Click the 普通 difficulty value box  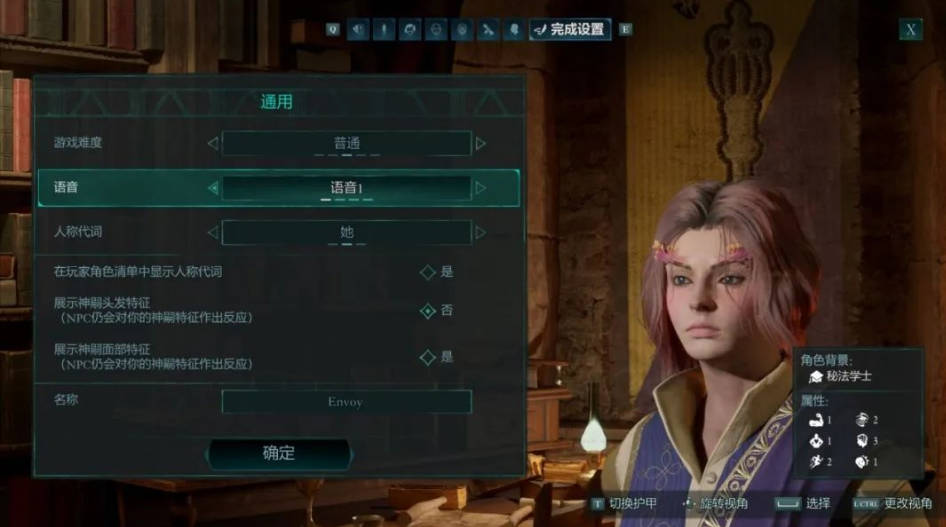(346, 143)
